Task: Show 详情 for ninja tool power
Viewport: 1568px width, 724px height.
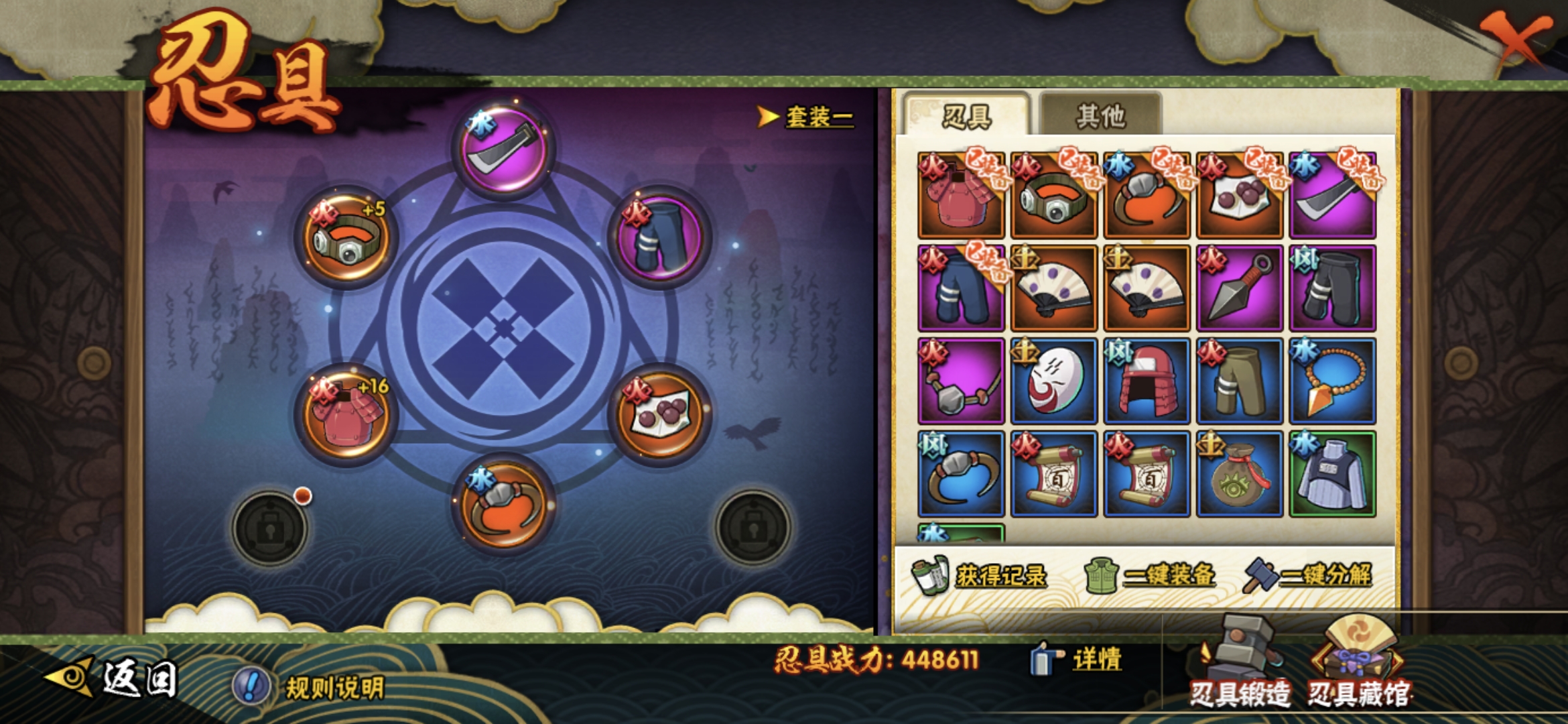Action: 1077,659
